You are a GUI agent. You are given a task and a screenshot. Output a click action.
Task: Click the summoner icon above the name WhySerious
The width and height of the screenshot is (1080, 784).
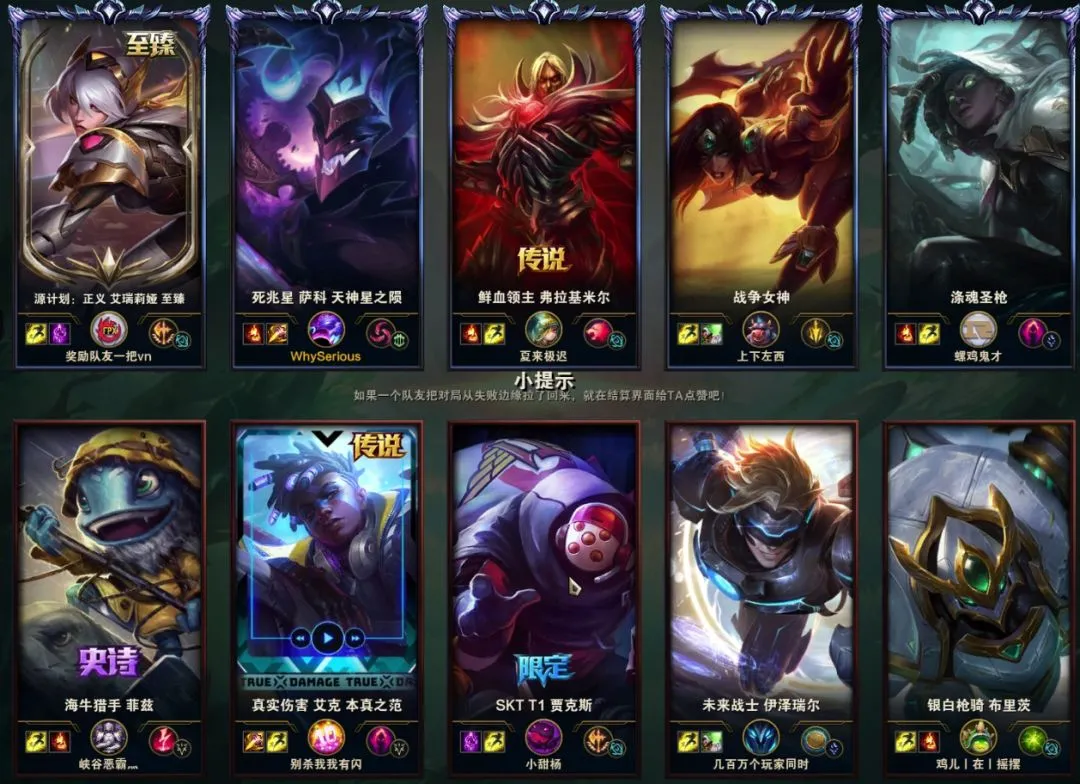click(x=326, y=330)
